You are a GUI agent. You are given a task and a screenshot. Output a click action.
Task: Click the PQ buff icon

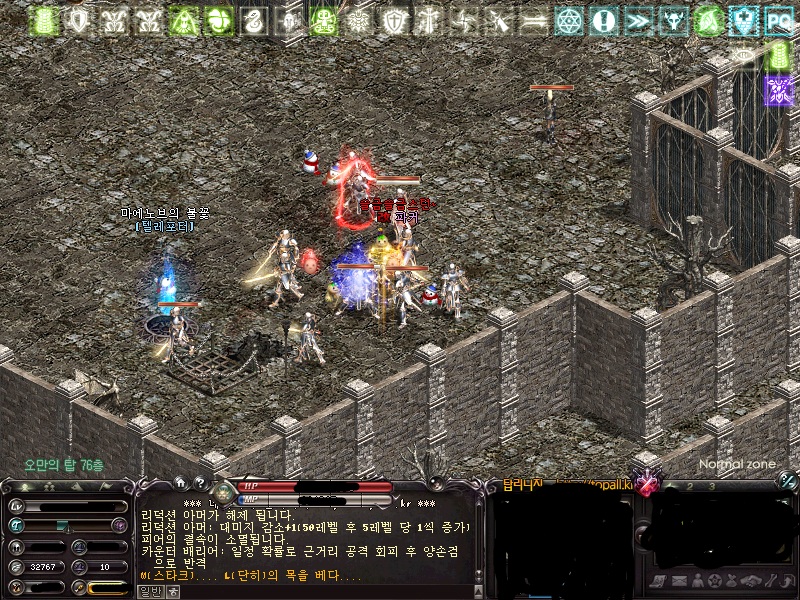[x=777, y=20]
